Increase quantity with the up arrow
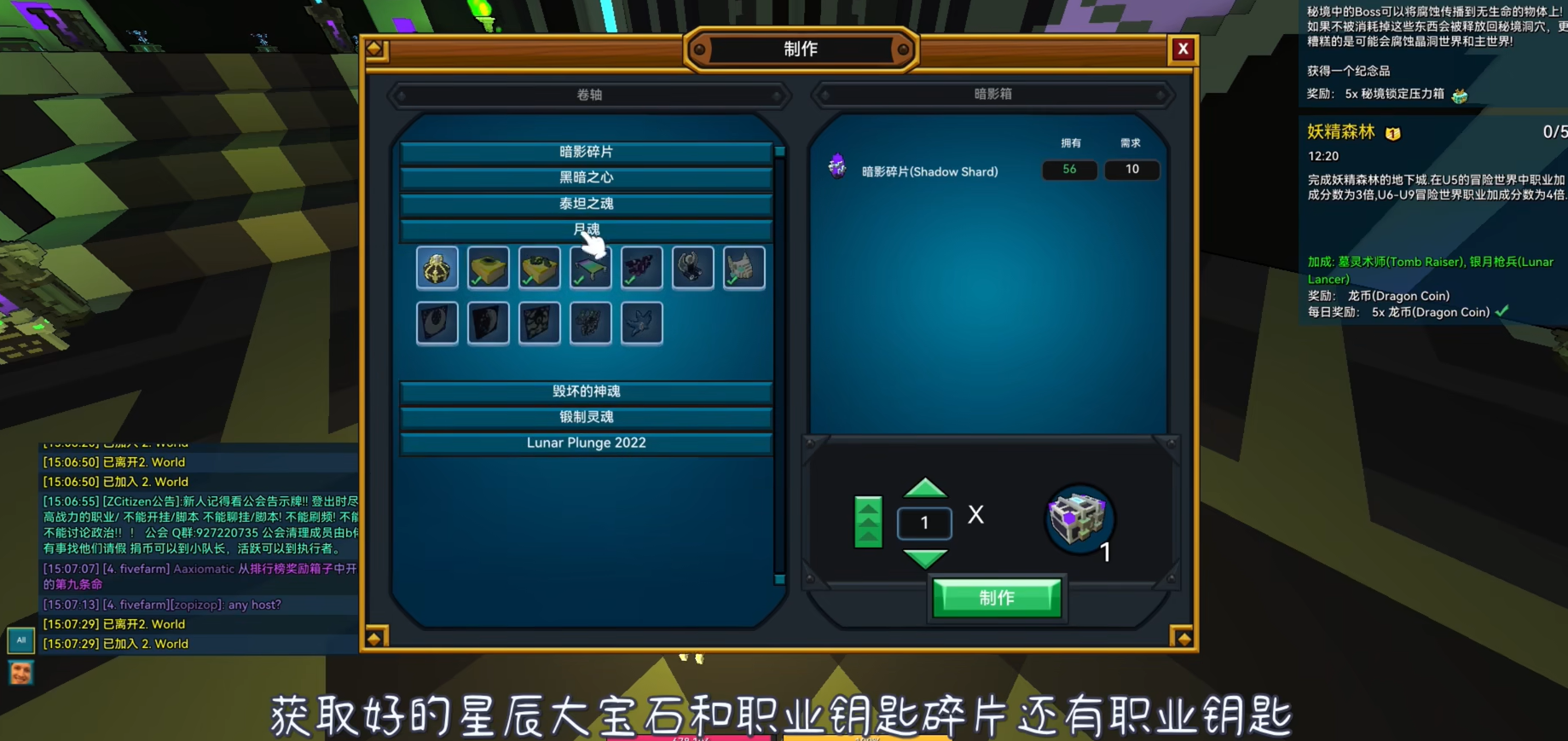Viewport: 1568px width, 741px height. tap(925, 489)
